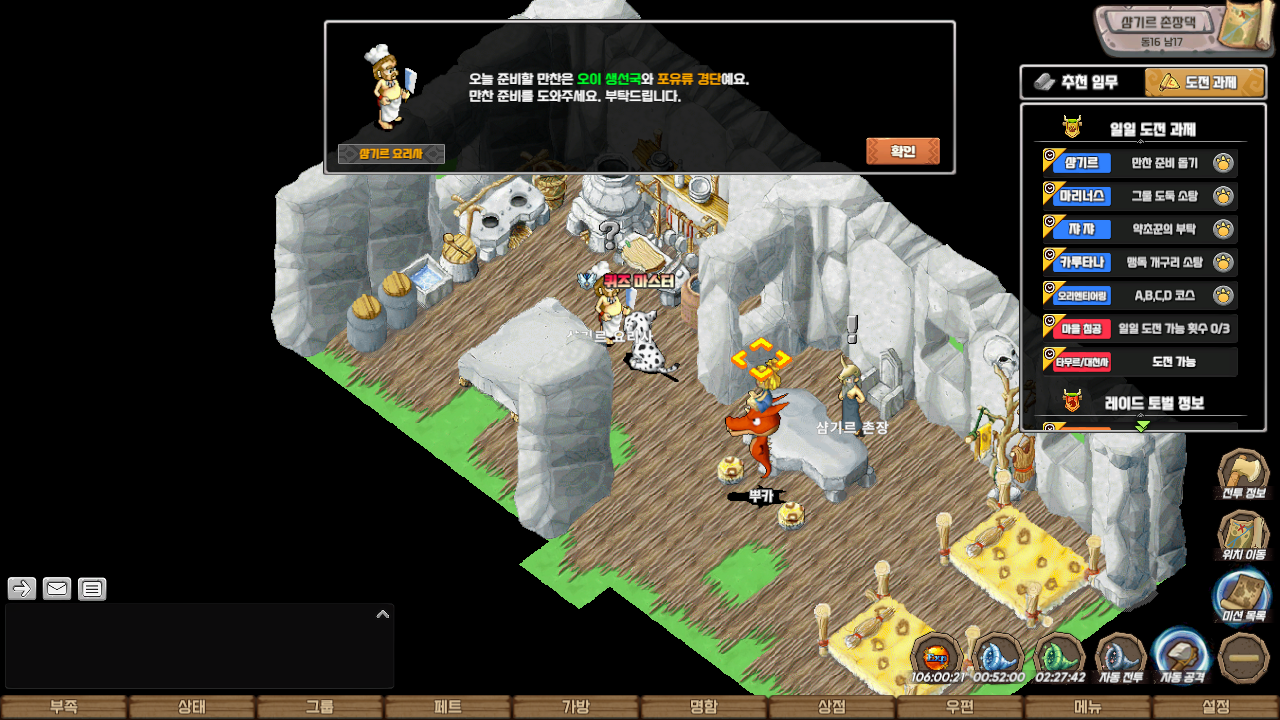Viewport: 1280px width, 720px height.
Task: Open the 가방 bag menu
Action: click(x=575, y=707)
